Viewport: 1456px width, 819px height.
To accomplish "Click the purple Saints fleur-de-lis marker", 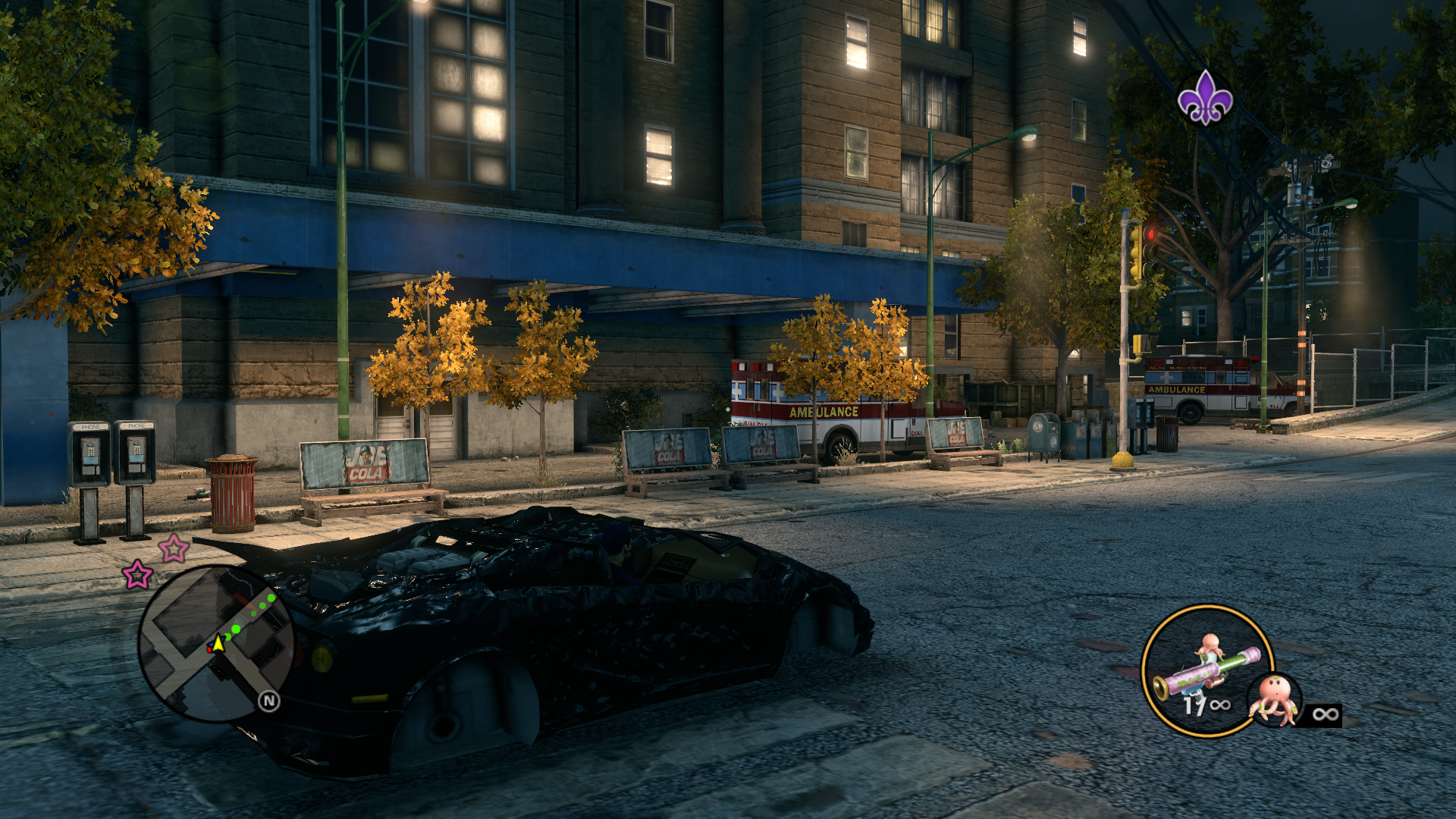I will [x=1205, y=98].
